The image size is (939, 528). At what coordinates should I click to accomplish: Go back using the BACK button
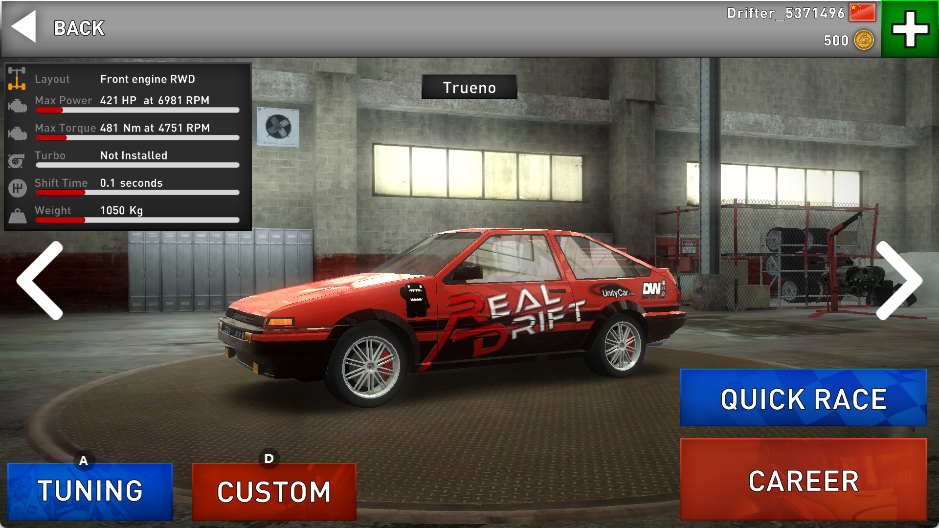[x=58, y=27]
